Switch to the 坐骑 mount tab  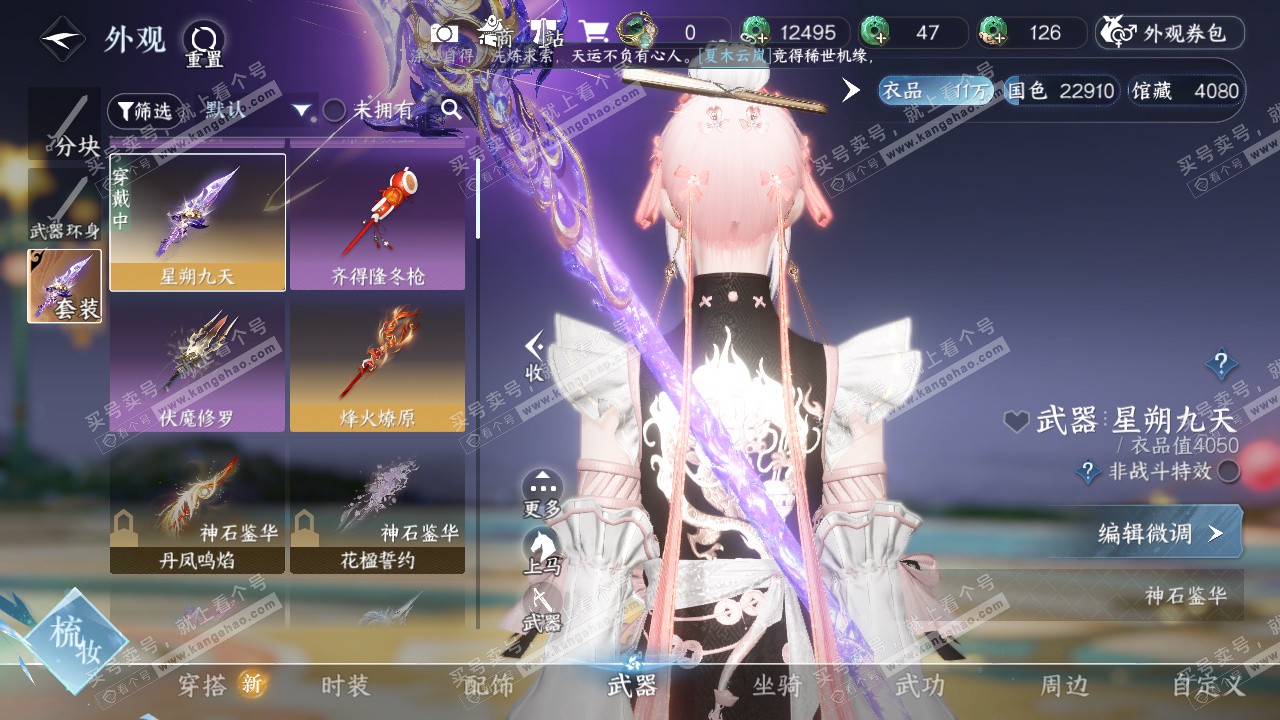tap(777, 685)
